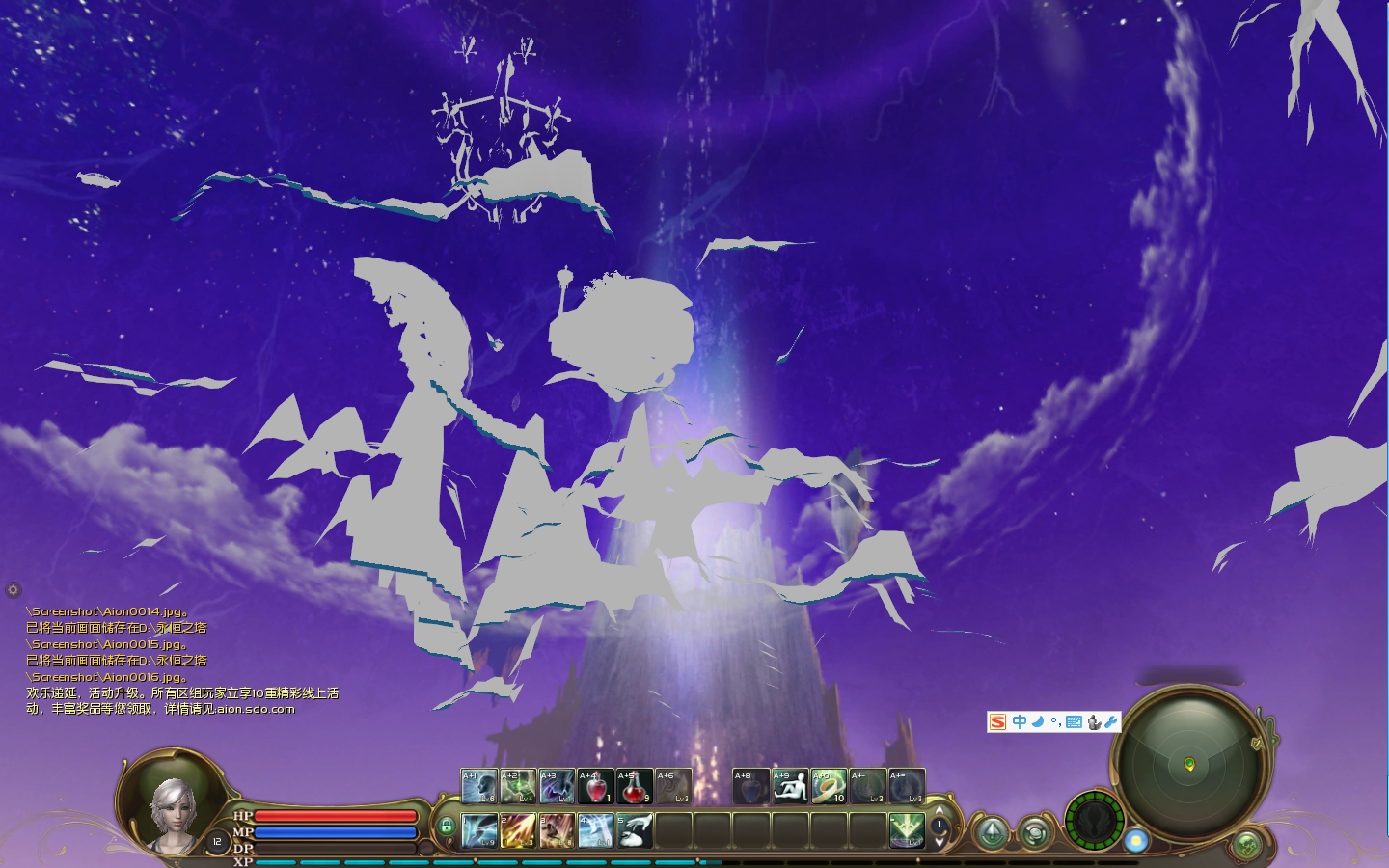1389x868 pixels.
Task: Cast the icy blue skill in slot 4
Action: tap(595, 830)
